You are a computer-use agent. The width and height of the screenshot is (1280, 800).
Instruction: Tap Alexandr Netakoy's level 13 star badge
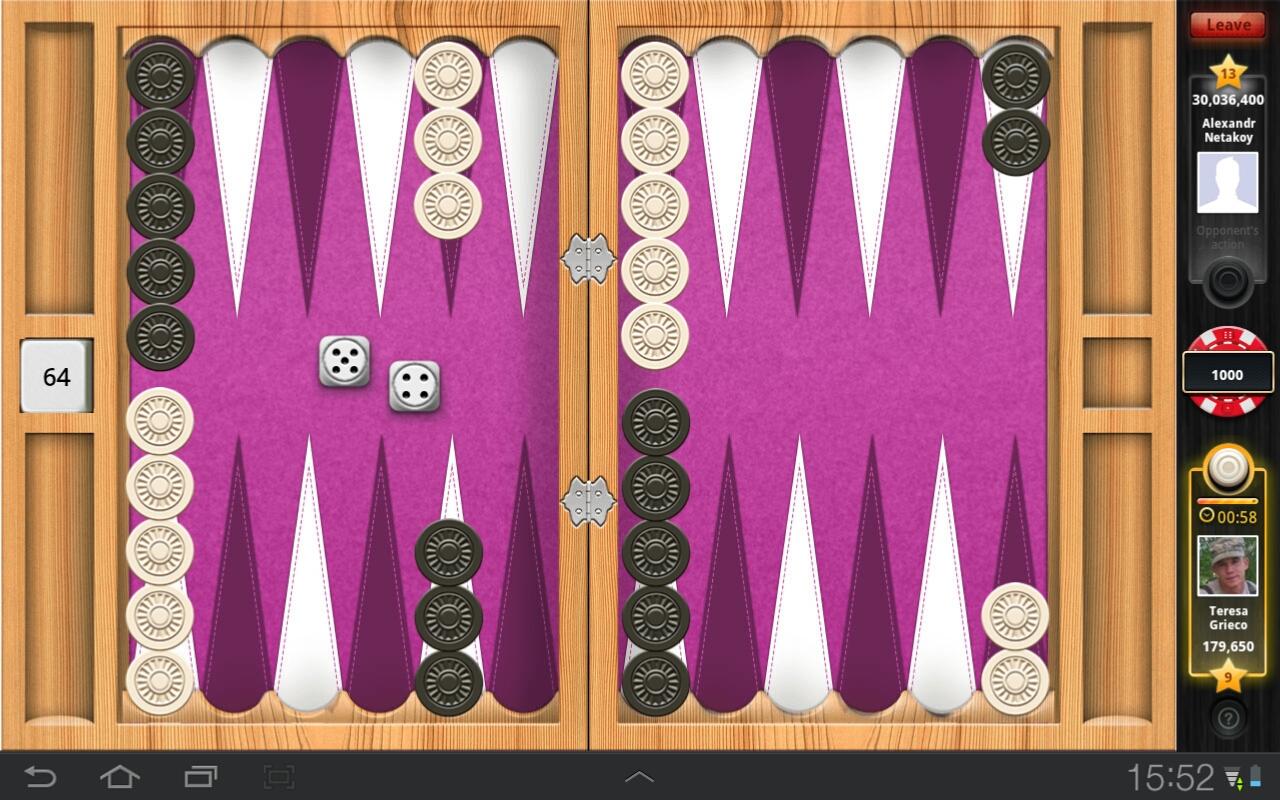pos(1230,75)
